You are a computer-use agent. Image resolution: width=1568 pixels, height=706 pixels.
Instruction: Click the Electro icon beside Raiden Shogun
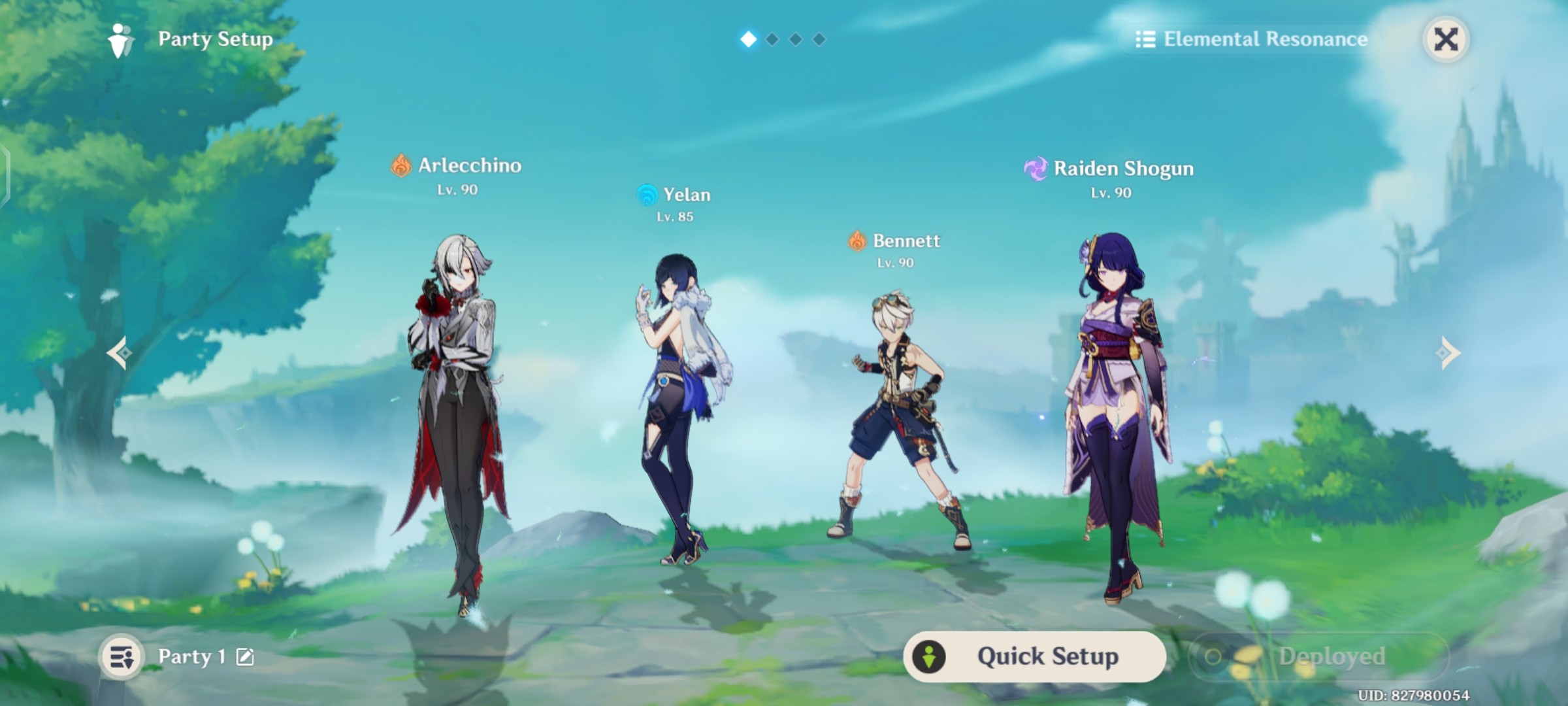click(1036, 169)
